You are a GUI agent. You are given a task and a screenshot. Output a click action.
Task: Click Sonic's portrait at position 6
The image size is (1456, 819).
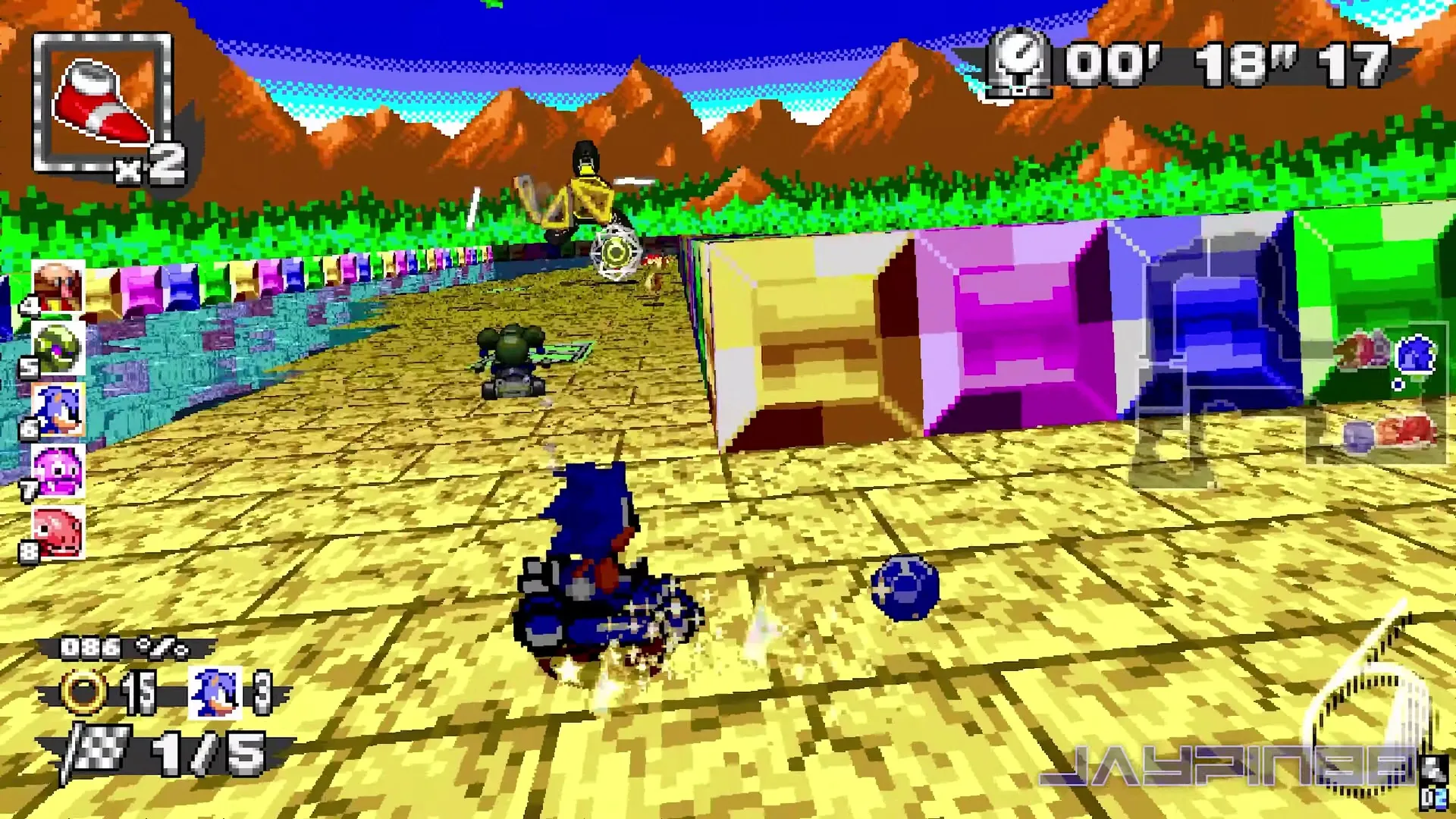click(59, 409)
